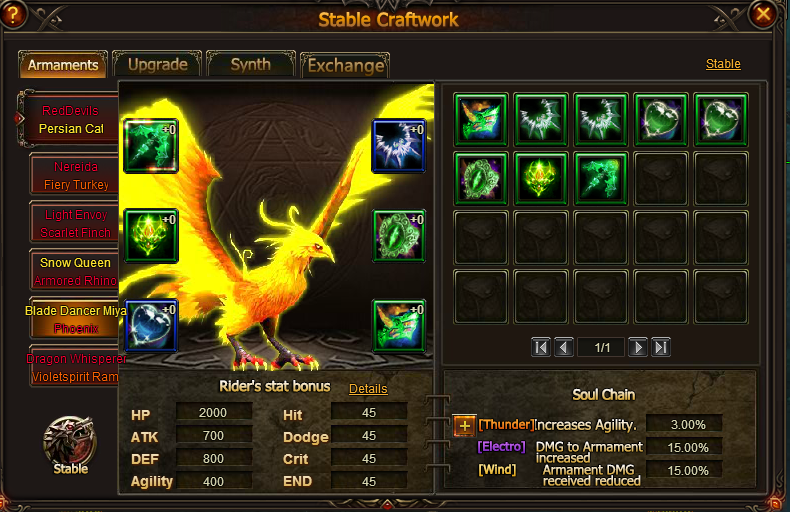
Task: Jump to the last inventory page
Action: pos(660,347)
